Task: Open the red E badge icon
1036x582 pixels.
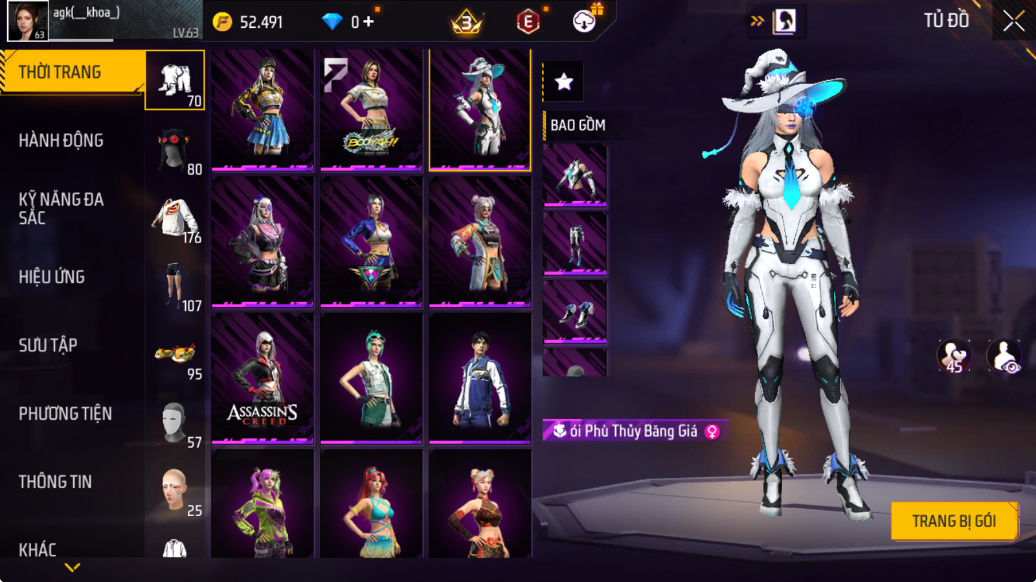Action: tap(528, 21)
